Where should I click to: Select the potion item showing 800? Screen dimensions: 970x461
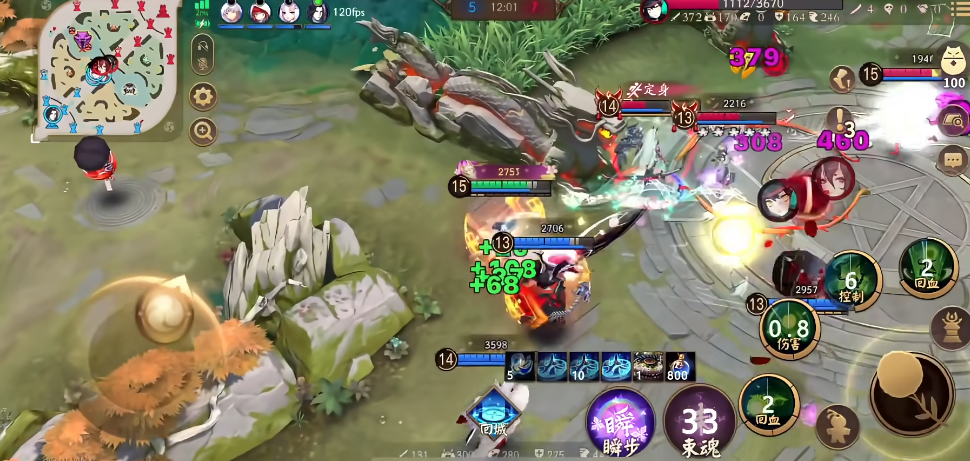(680, 366)
